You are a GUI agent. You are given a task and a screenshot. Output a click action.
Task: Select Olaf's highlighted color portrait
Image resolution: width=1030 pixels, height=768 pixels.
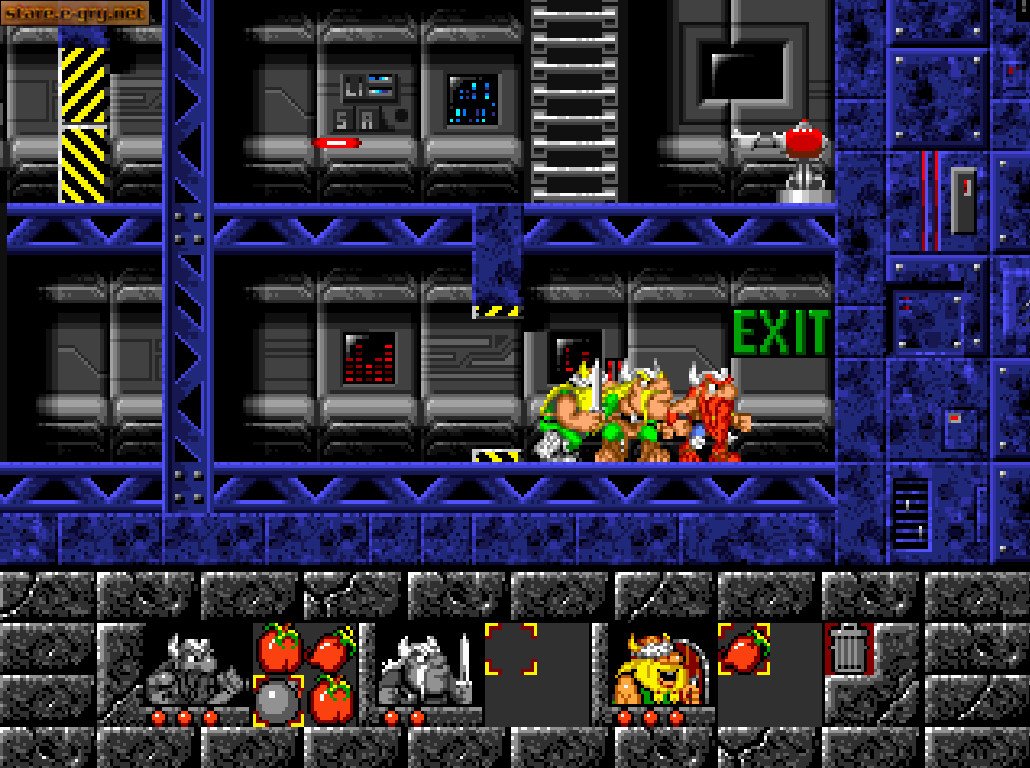click(662, 672)
